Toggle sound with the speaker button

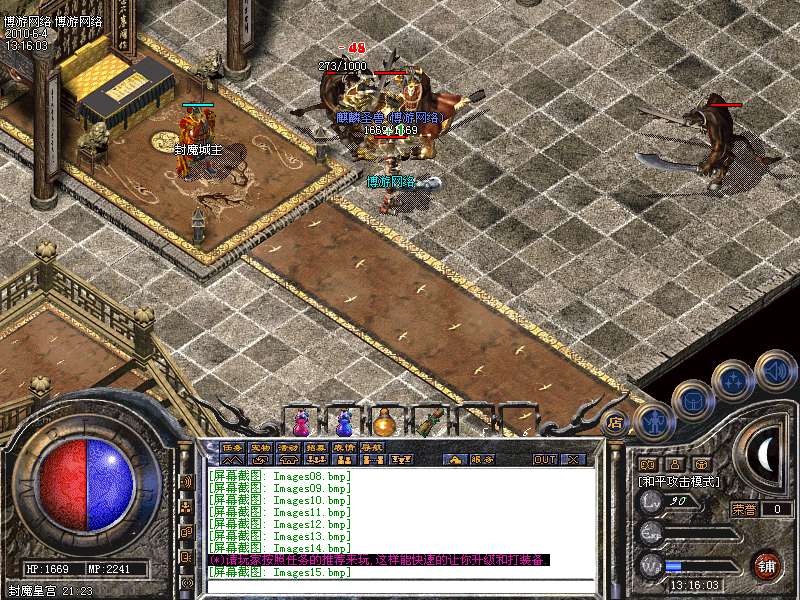click(775, 370)
